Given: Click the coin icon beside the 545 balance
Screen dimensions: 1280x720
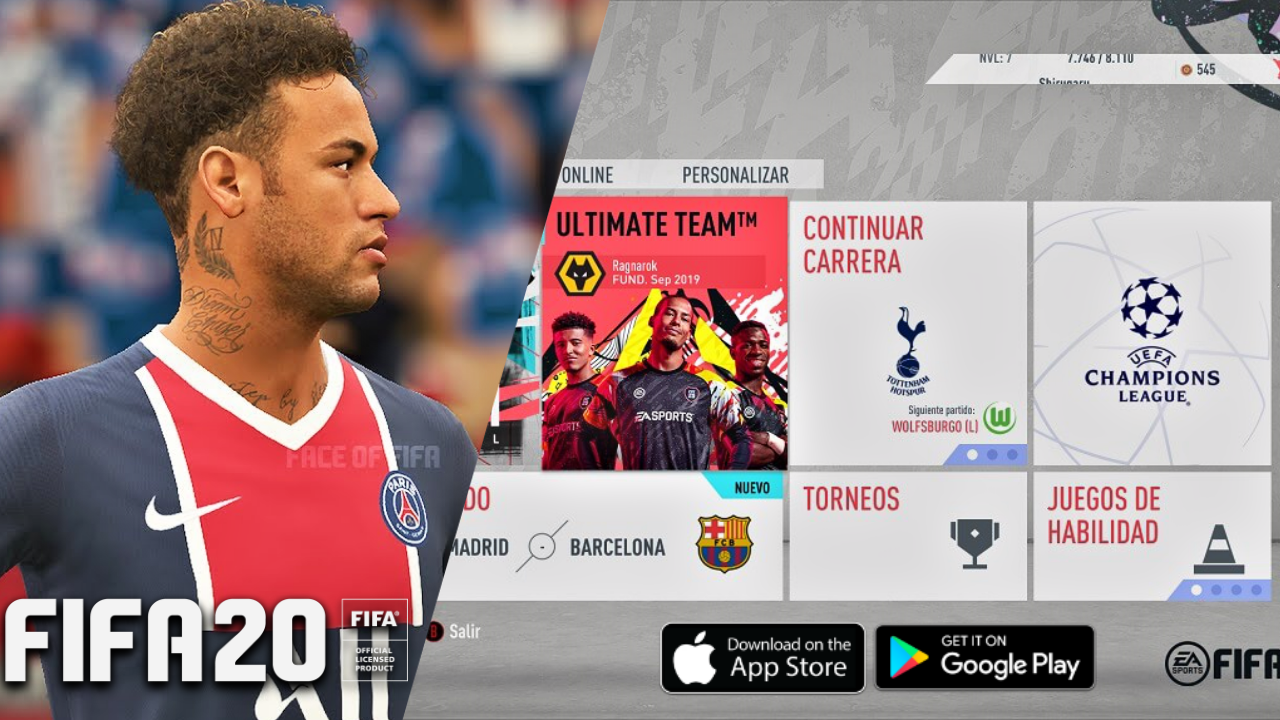Looking at the screenshot, I should coord(1188,71).
